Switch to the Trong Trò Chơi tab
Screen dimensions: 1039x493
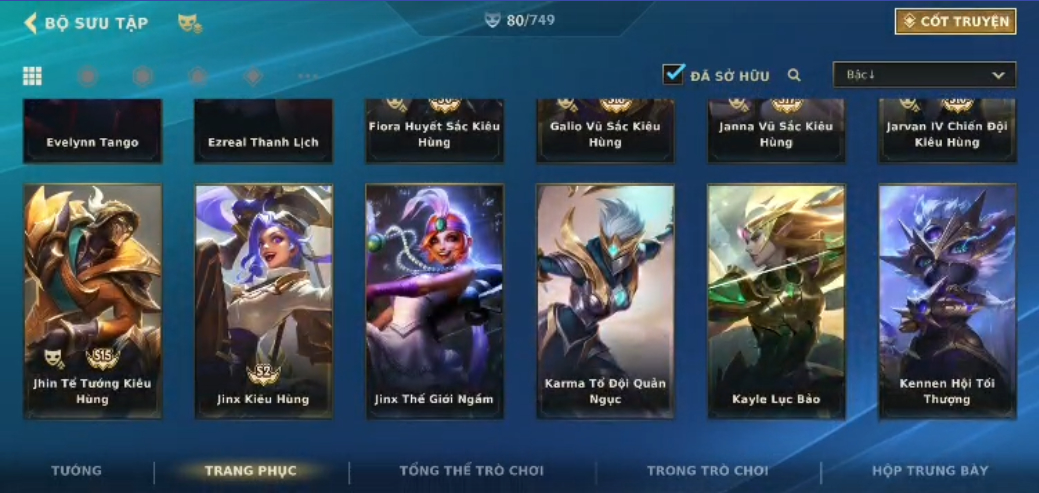707,471
